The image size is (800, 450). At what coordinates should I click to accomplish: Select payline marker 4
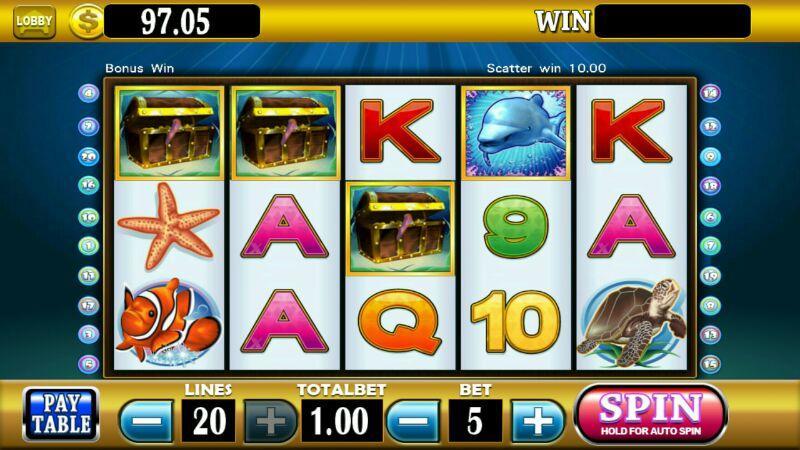(x=88, y=94)
